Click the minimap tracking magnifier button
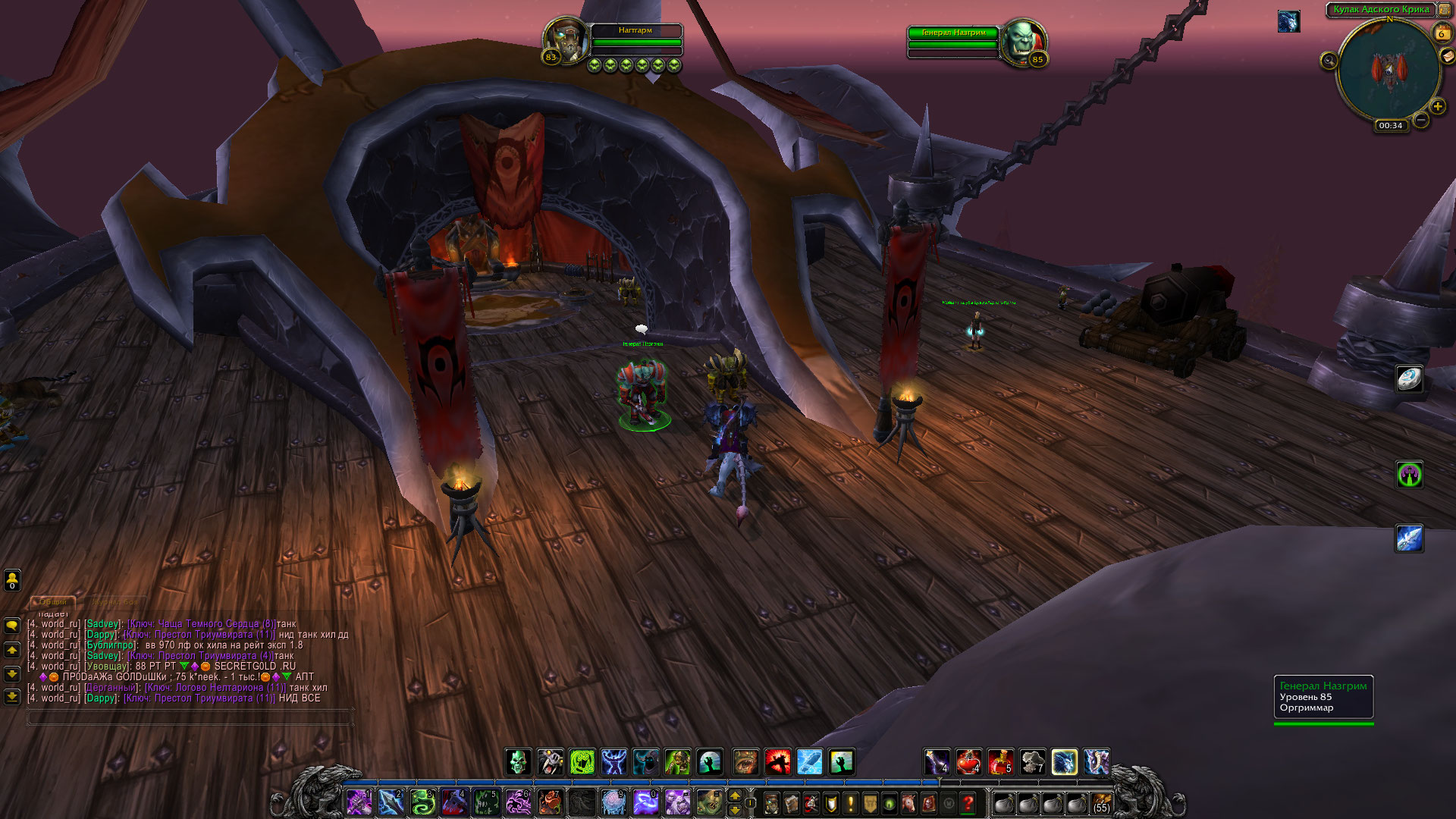The width and height of the screenshot is (1456, 819). click(1329, 61)
